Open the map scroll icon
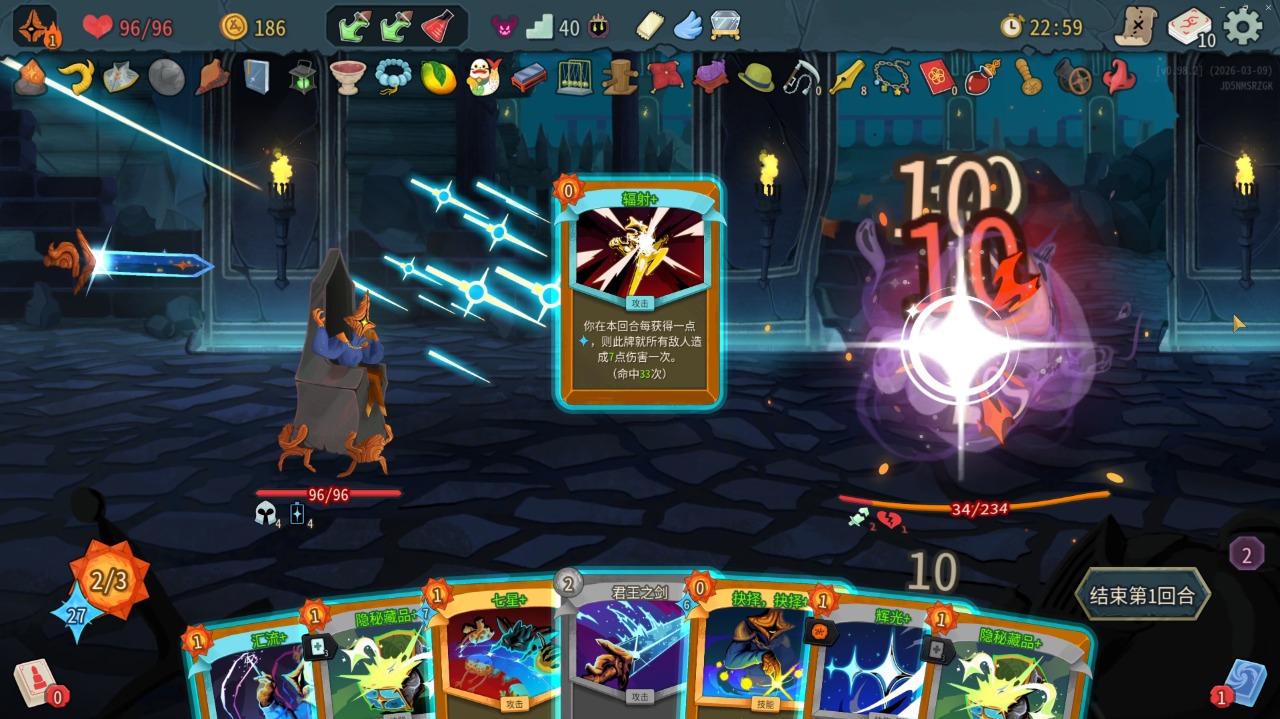The width and height of the screenshot is (1280, 719). 1136,26
